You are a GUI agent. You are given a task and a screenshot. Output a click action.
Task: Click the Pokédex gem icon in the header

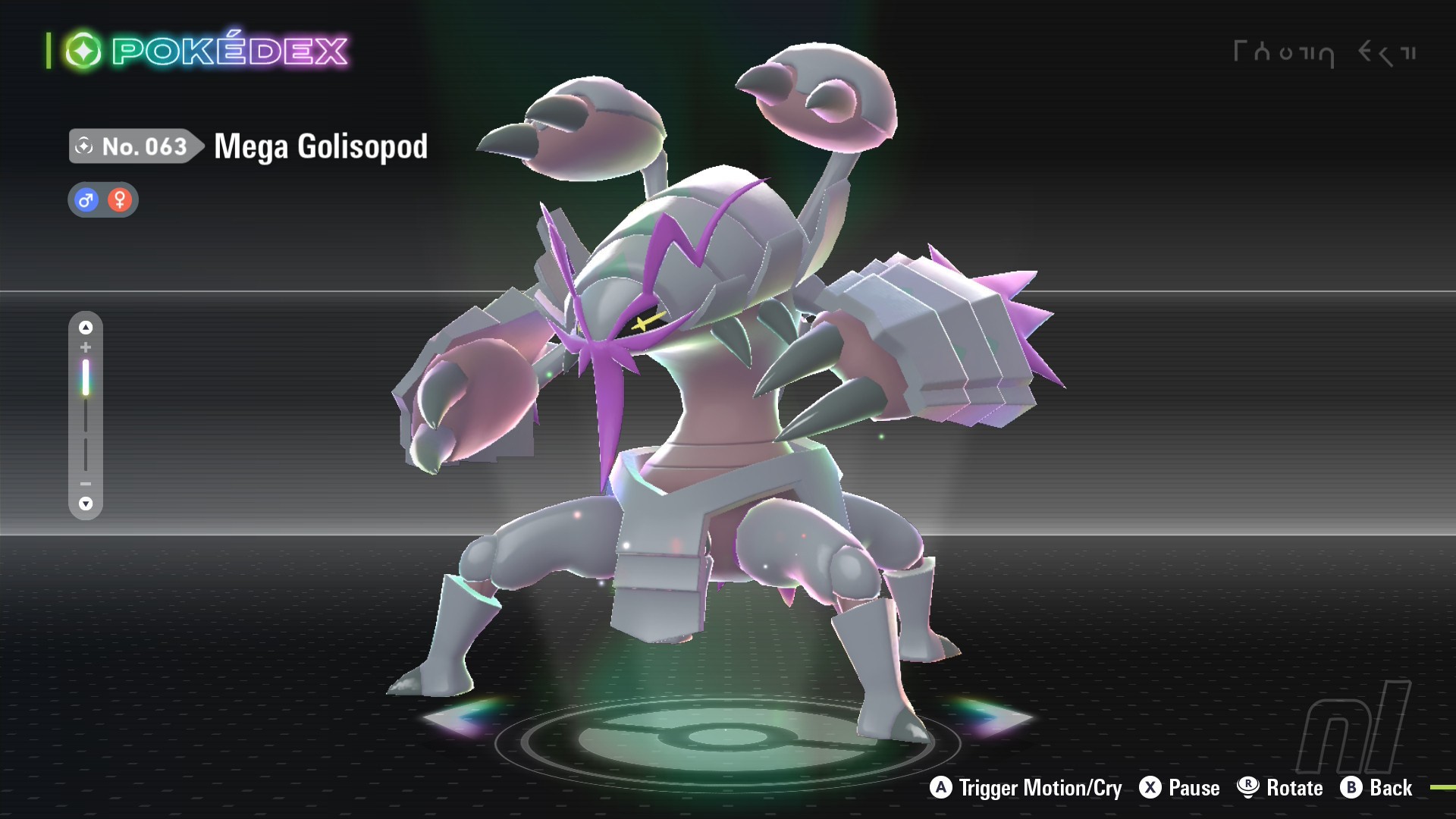tap(85, 49)
